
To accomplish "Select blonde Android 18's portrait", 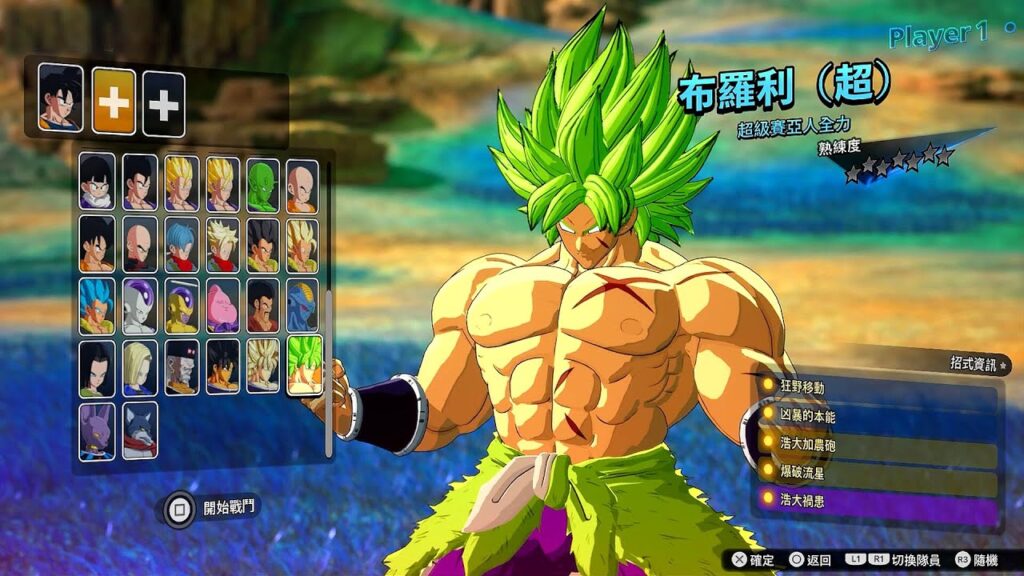I will tap(140, 367).
